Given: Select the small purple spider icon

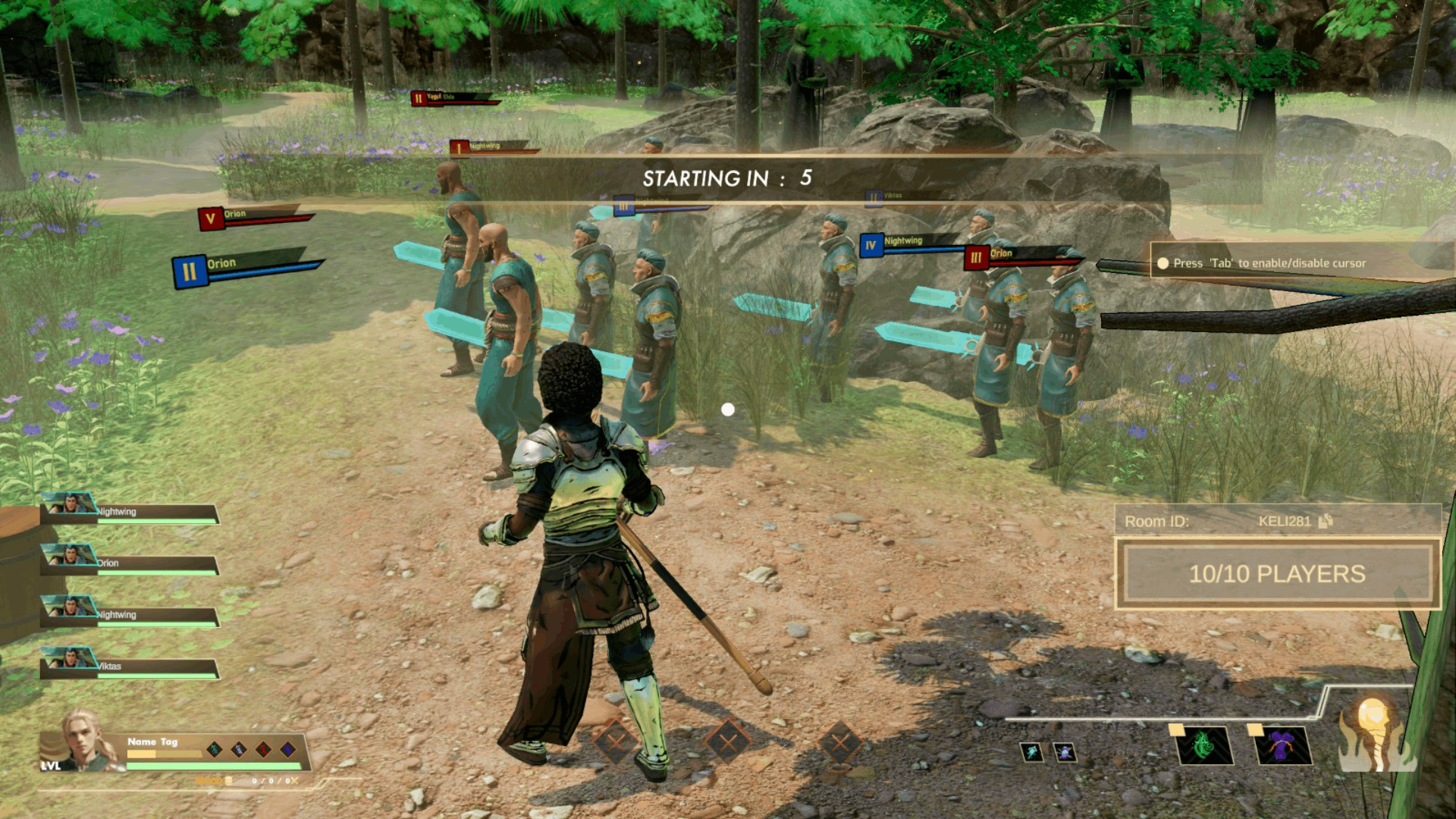Looking at the screenshot, I should point(1065,752).
